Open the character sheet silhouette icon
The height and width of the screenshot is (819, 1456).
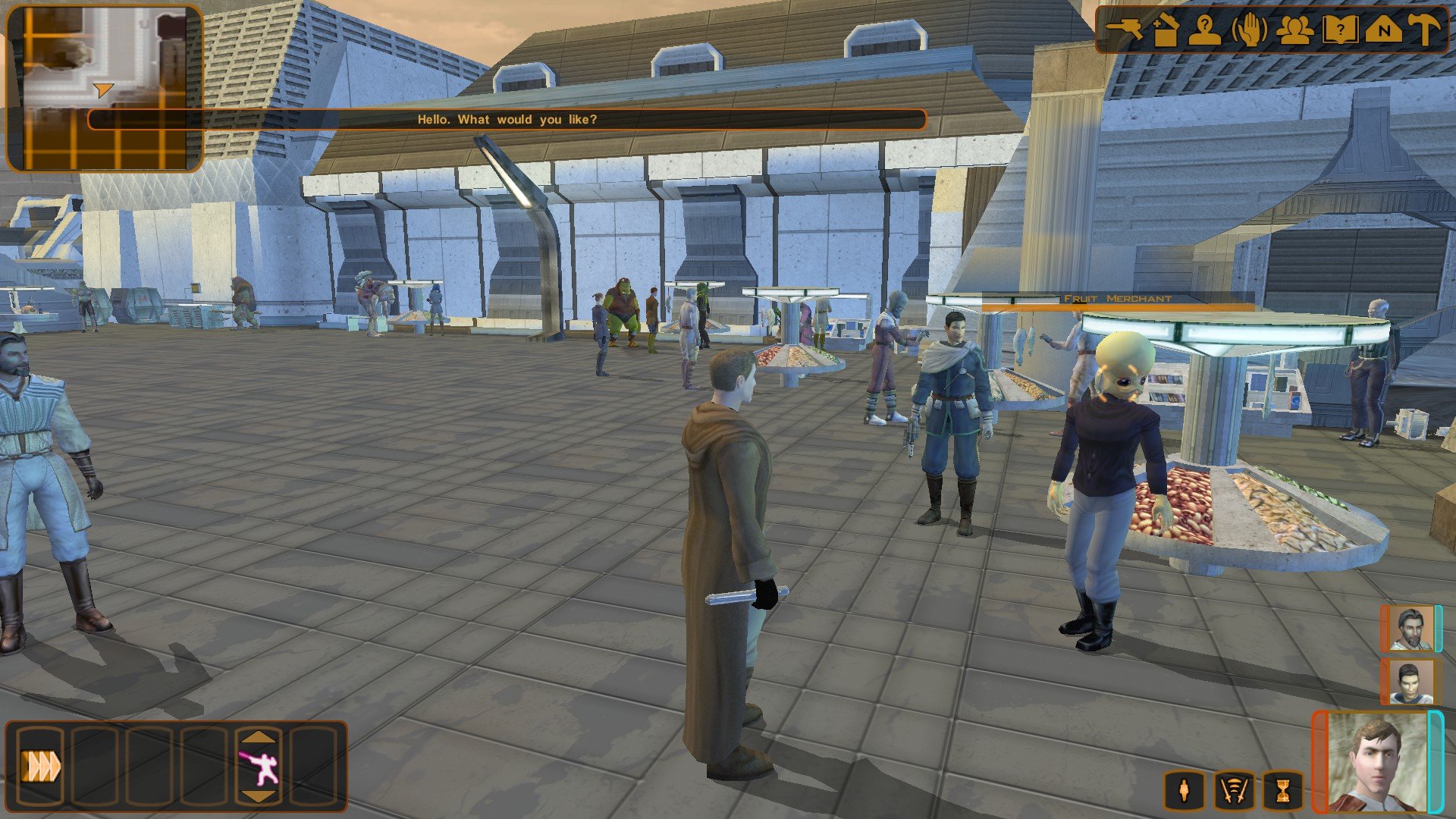coord(1204,30)
